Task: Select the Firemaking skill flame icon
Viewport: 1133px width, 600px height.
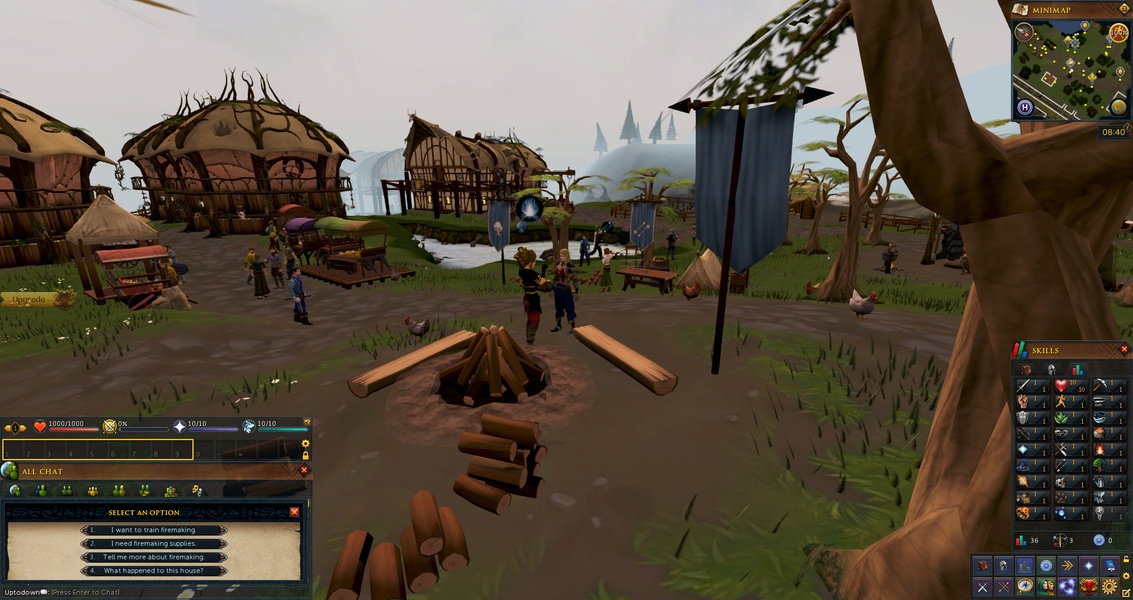Action: click(1099, 449)
